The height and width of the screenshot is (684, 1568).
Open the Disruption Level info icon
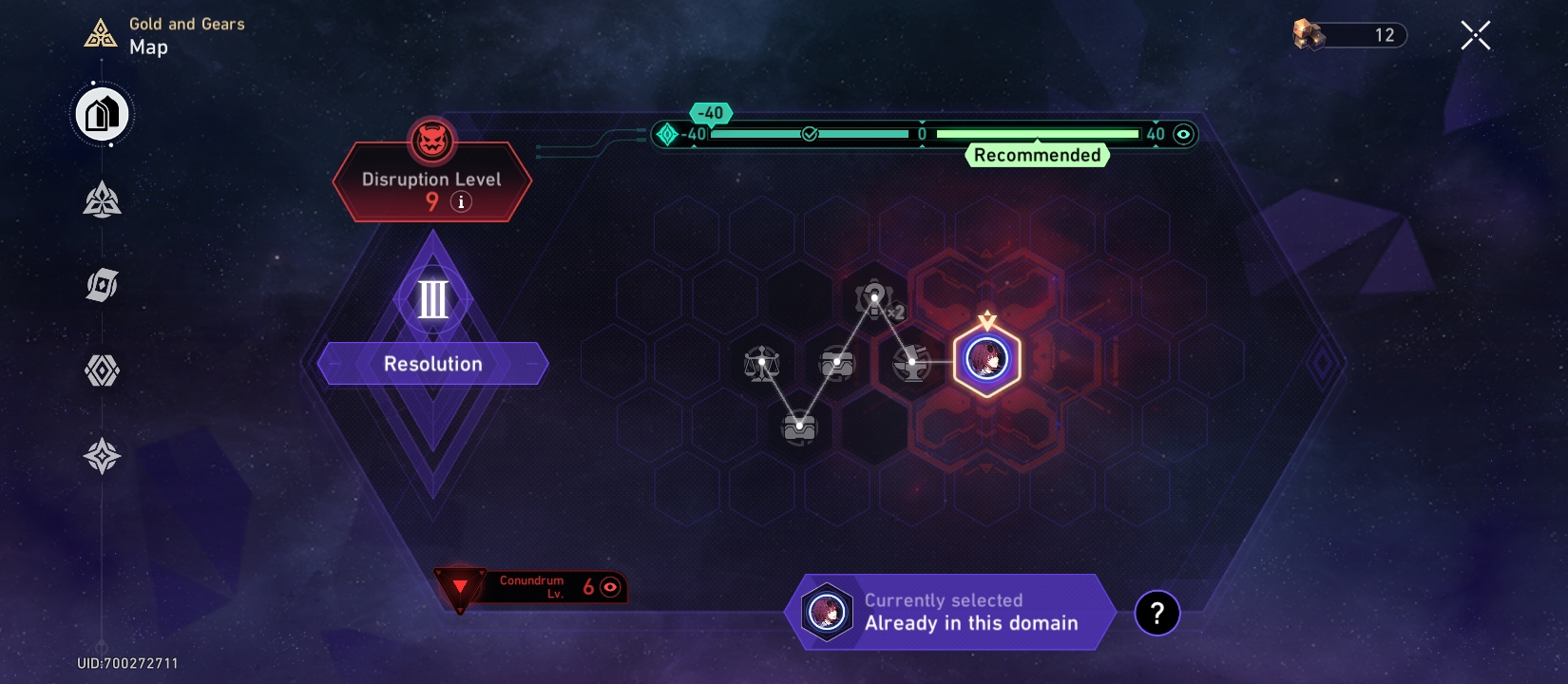click(462, 201)
